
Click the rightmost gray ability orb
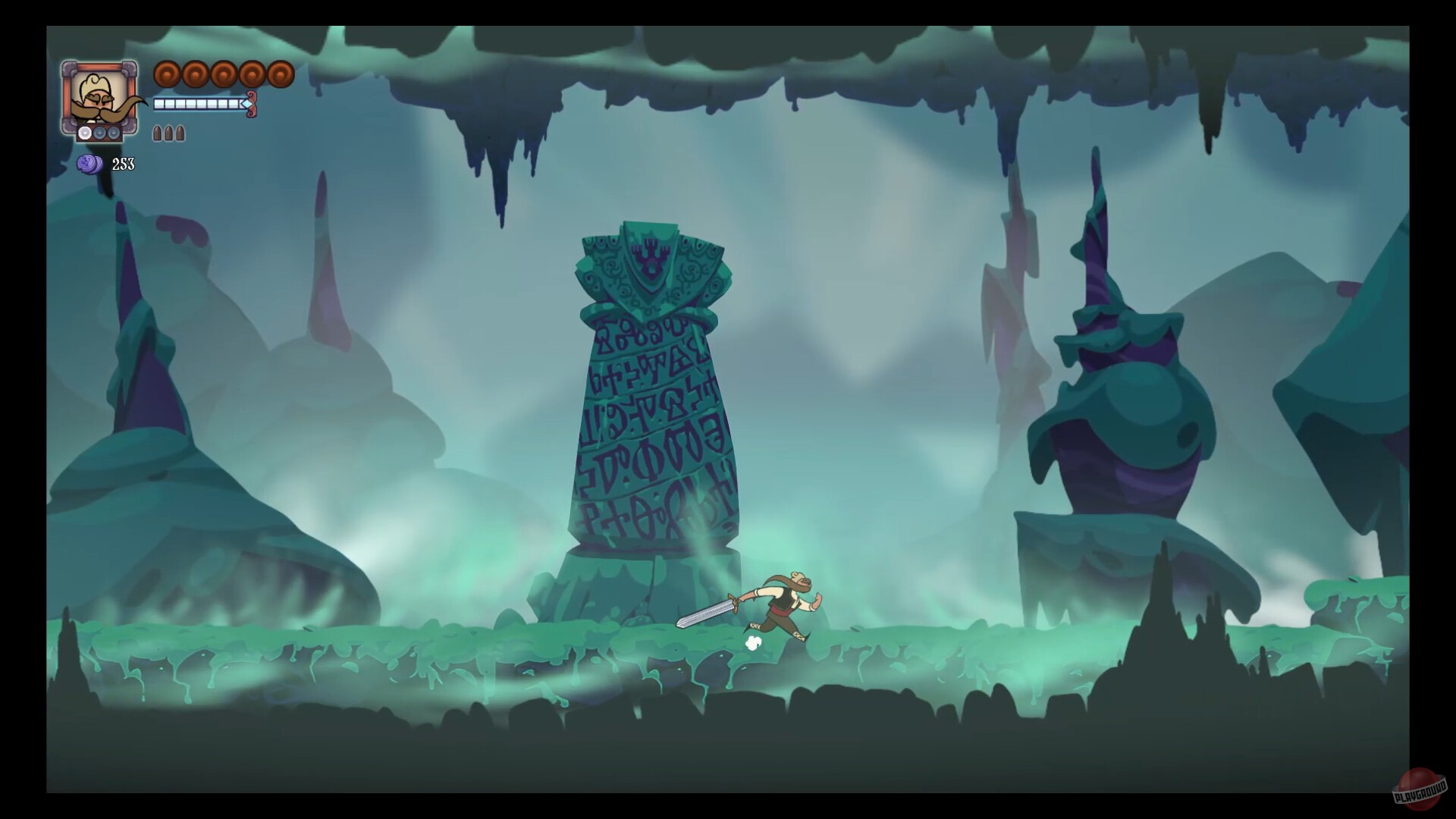coord(113,133)
